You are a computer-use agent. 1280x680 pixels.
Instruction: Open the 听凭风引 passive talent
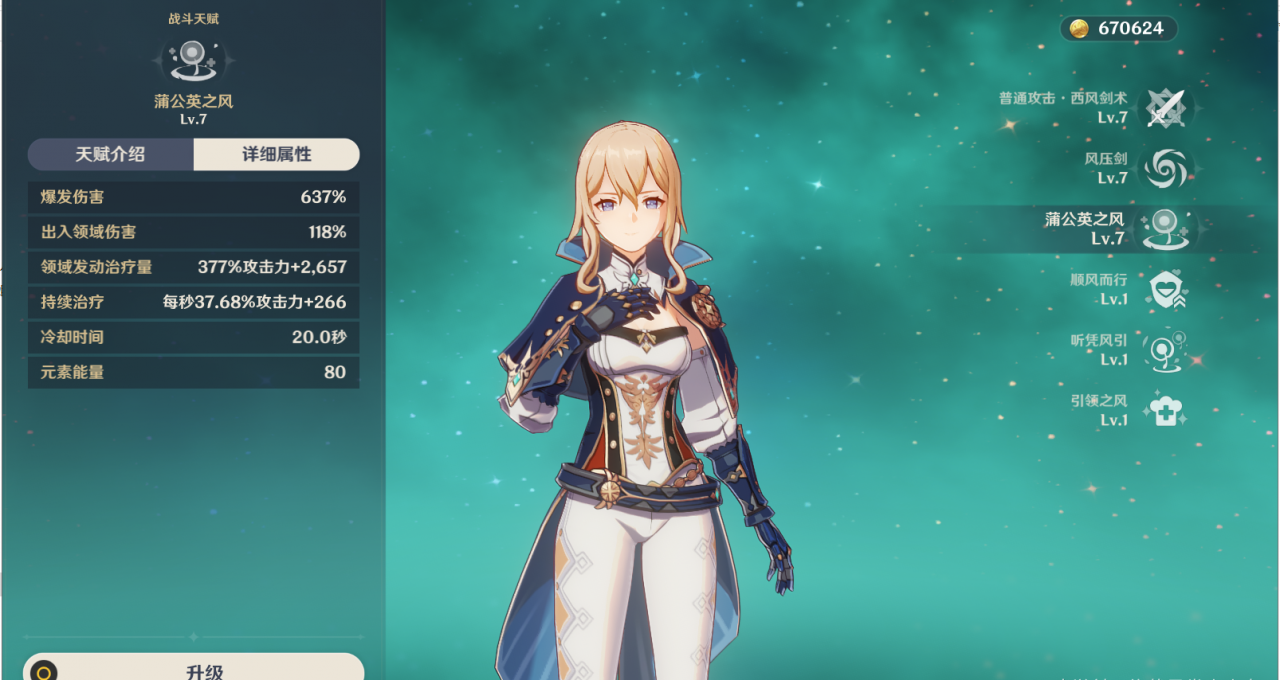(1164, 350)
